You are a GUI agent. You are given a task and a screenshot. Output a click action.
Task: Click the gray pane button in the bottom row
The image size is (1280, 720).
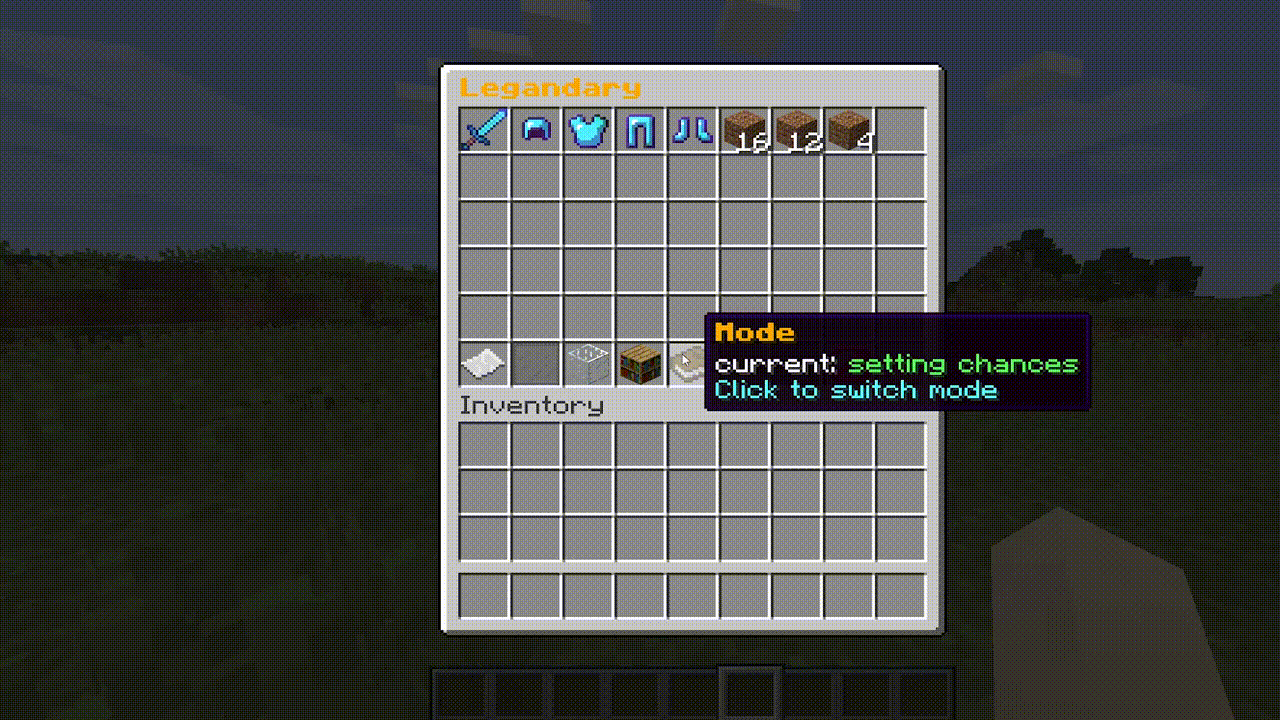point(535,362)
